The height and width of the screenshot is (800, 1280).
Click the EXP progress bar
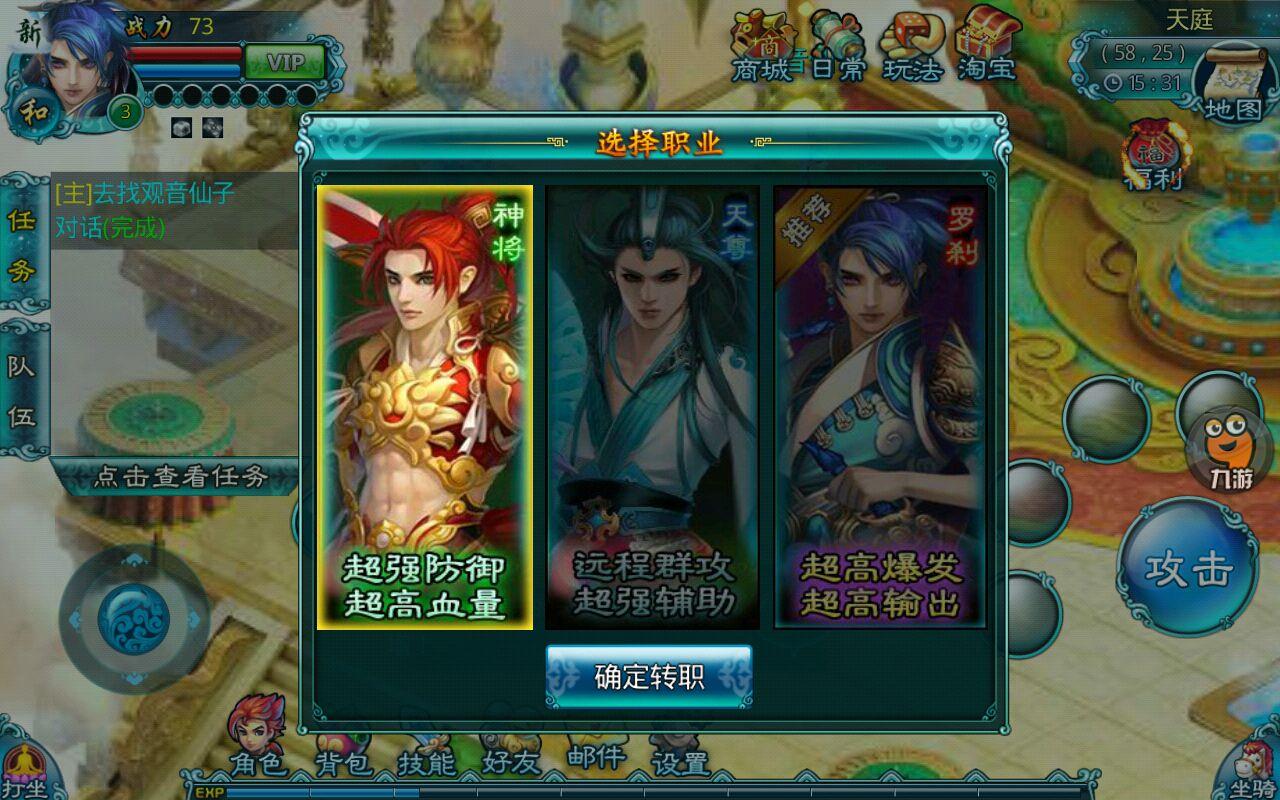coord(600,793)
